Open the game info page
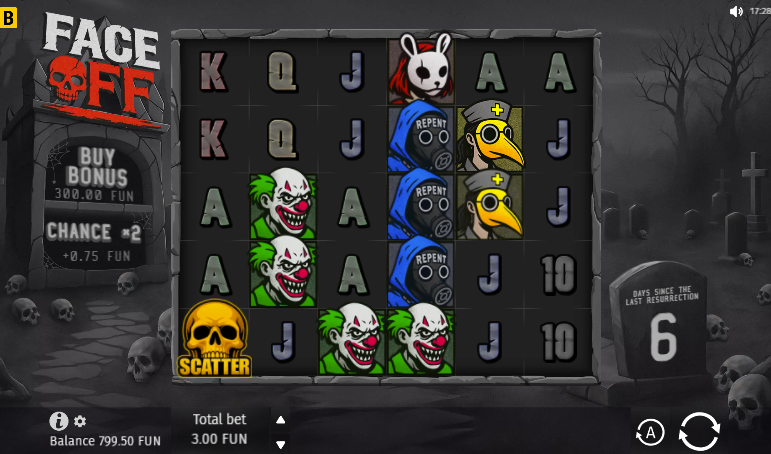This screenshot has height=454, width=771. pos(59,421)
